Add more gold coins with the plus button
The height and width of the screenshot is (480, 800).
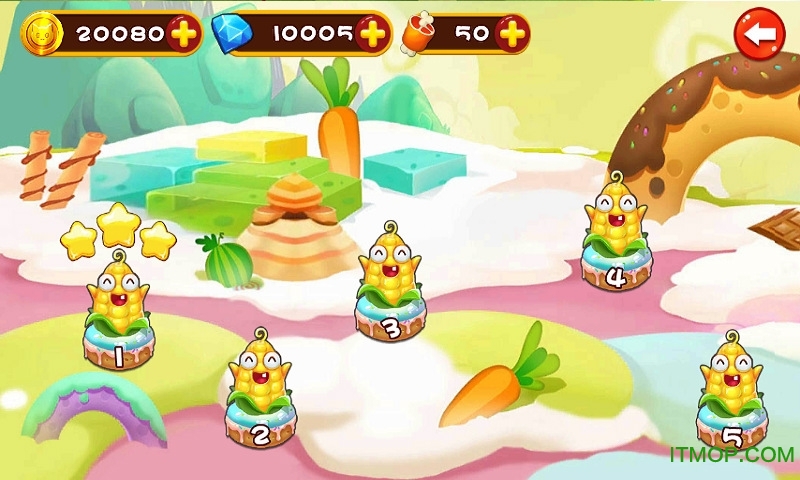(183, 34)
